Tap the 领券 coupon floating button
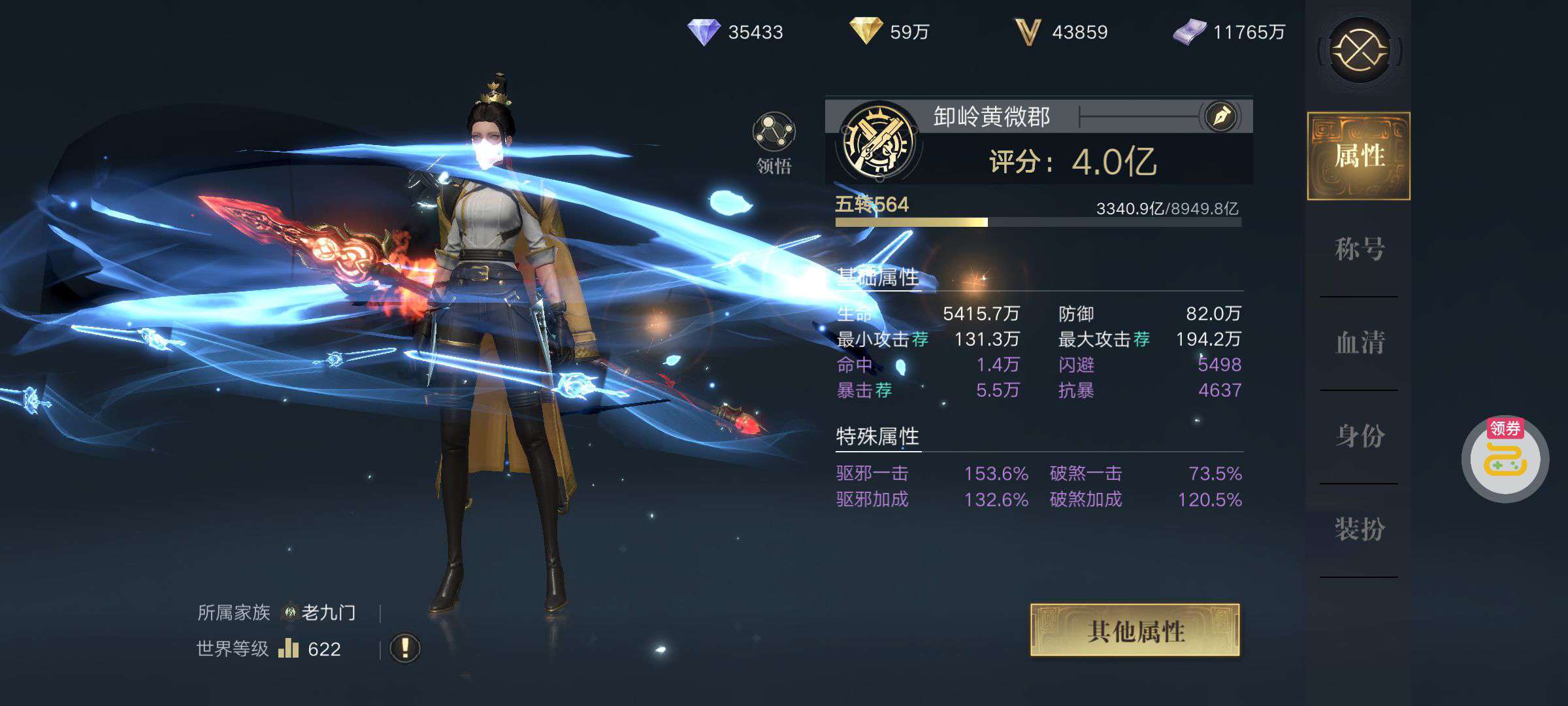Image resolution: width=1568 pixels, height=706 pixels. (x=1505, y=460)
